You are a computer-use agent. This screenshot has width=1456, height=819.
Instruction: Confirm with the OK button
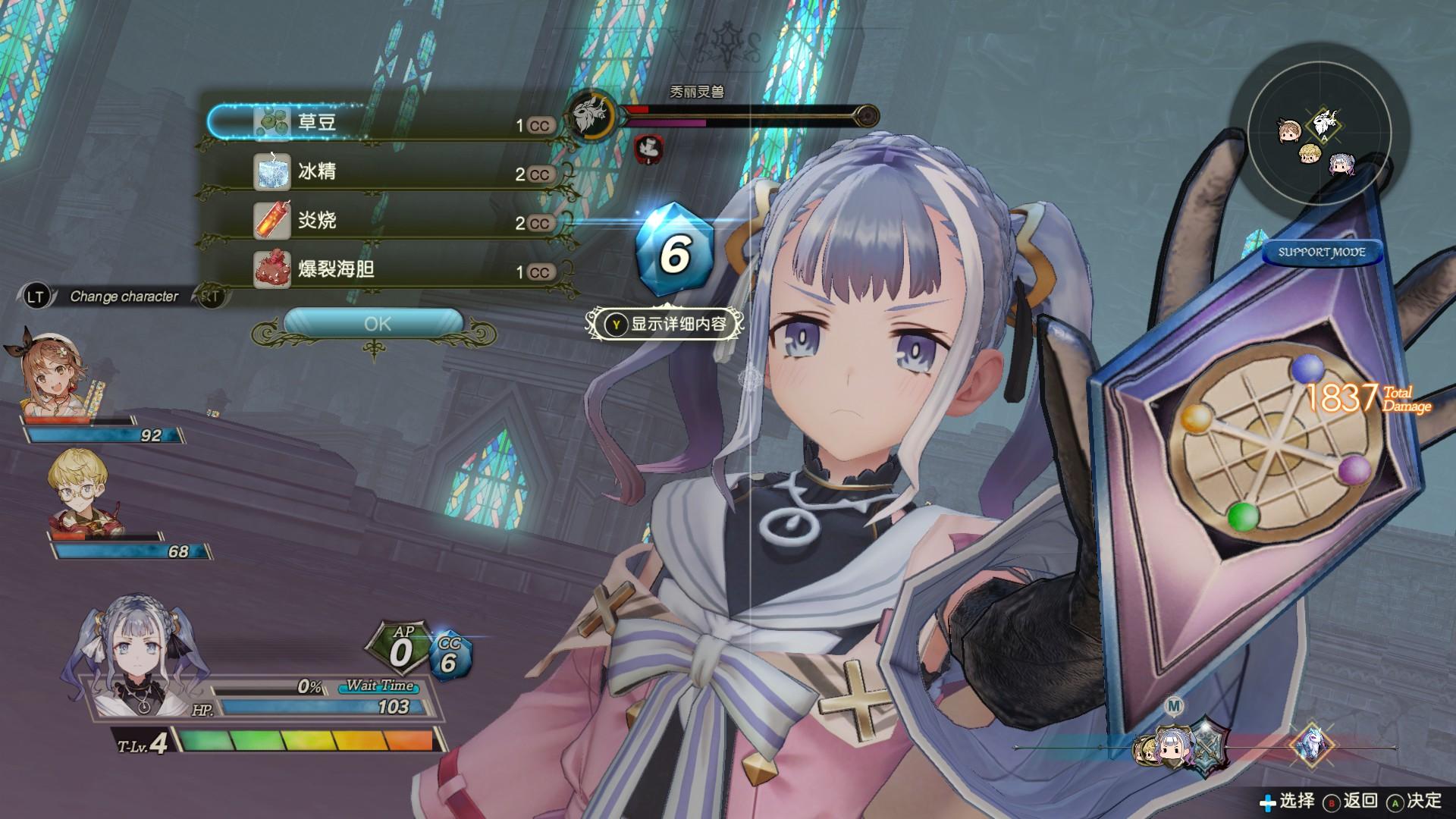[x=376, y=324]
